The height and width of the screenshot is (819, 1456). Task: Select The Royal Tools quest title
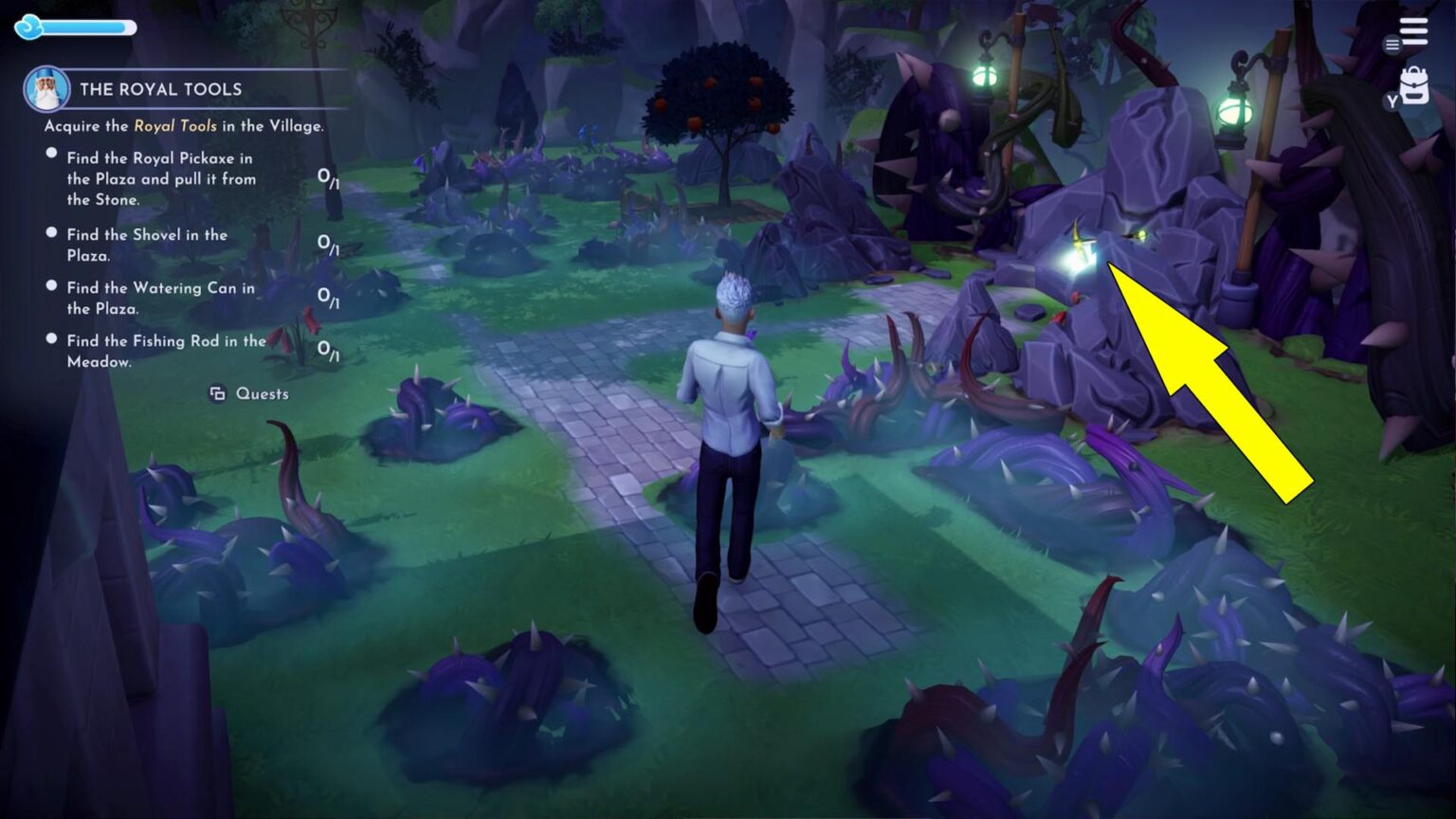(162, 89)
